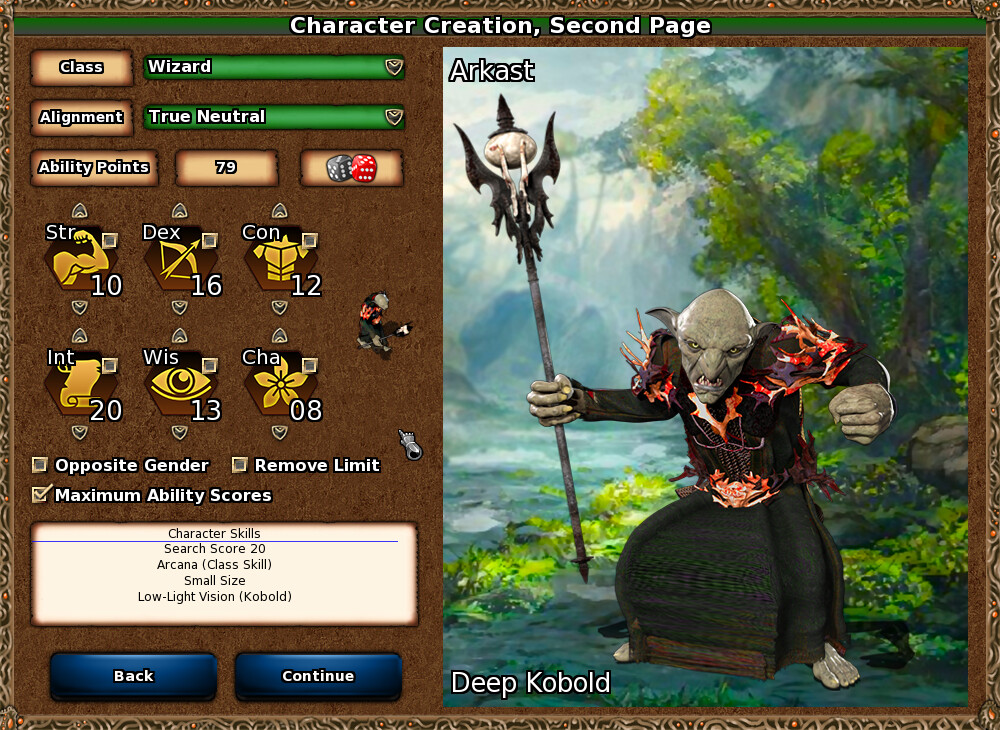1000x730 pixels.
Task: Uncheck Maximum Ability Scores
Action: tap(41, 494)
